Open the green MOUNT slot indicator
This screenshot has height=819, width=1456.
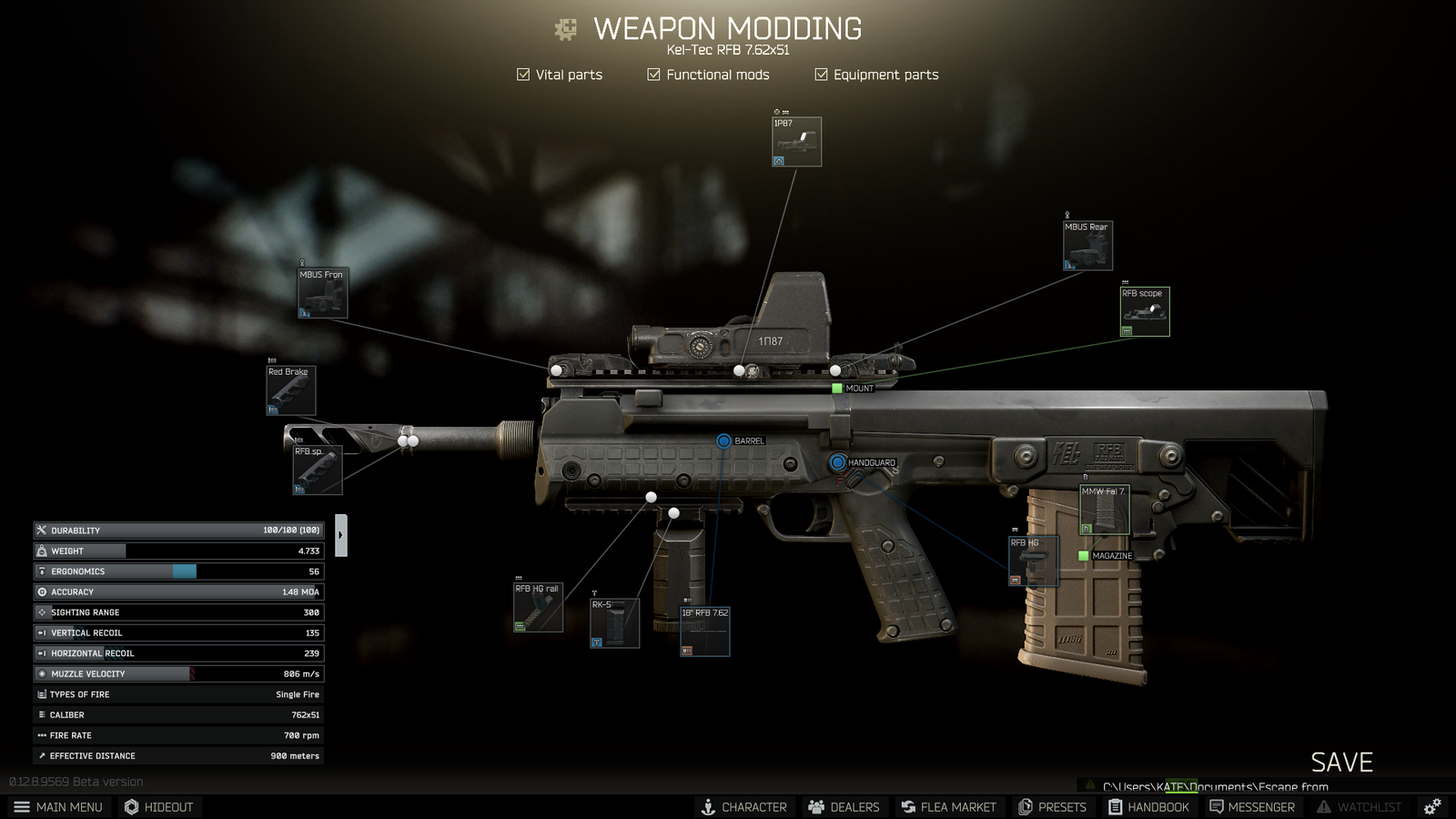(836, 388)
